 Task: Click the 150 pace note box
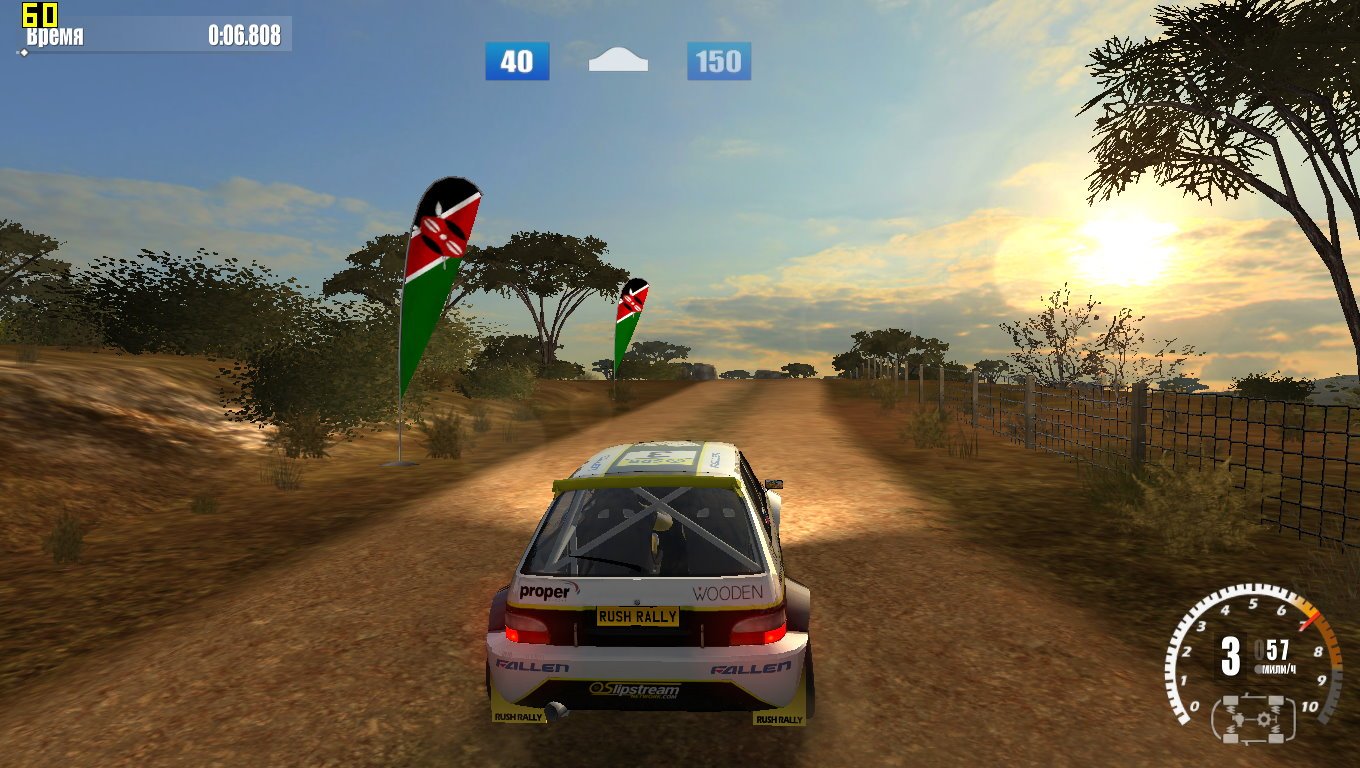coord(718,61)
